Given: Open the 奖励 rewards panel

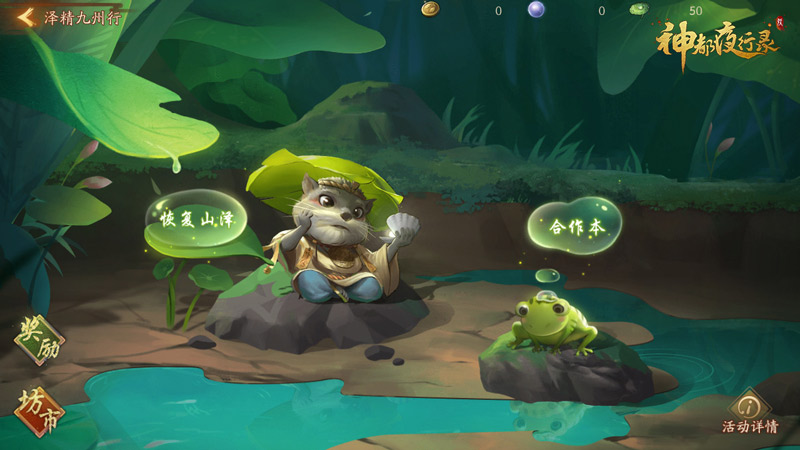Looking at the screenshot, I should 38,341.
